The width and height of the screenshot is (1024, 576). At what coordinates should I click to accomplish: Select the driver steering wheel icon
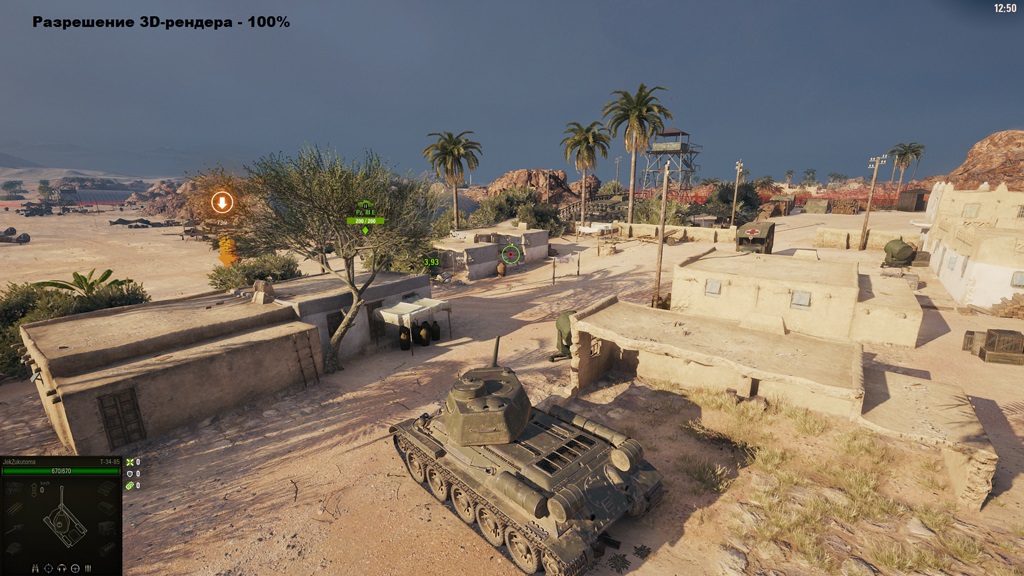pyautogui.click(x=74, y=568)
